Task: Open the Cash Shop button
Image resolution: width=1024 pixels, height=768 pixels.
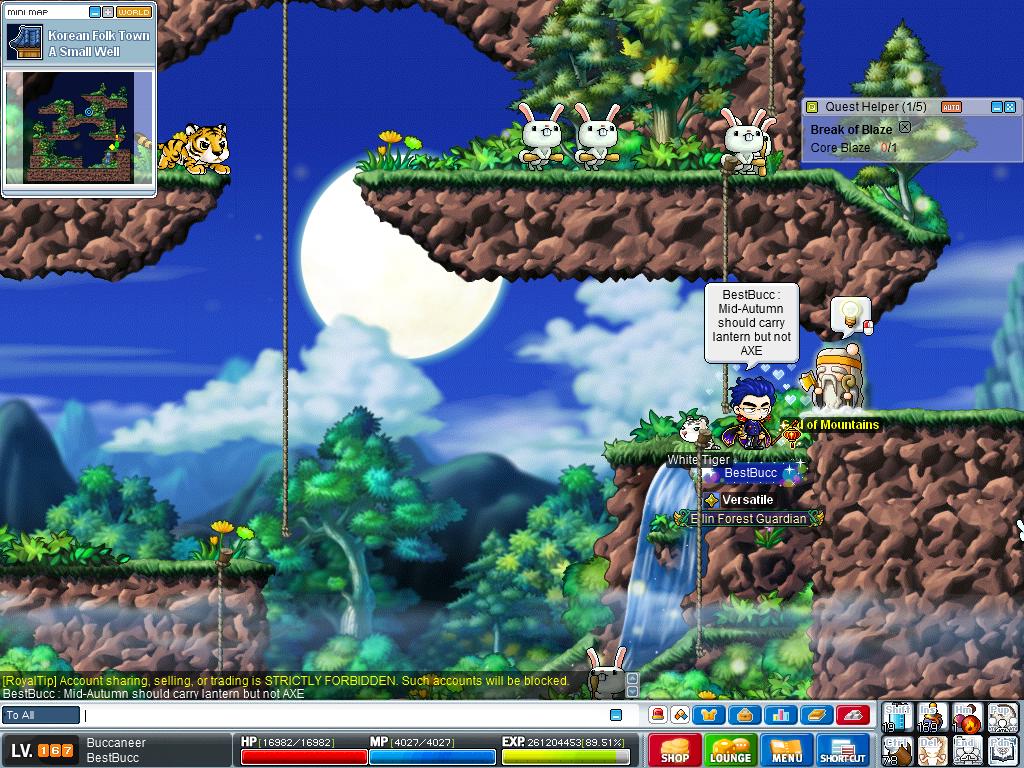Action: pyautogui.click(x=674, y=750)
